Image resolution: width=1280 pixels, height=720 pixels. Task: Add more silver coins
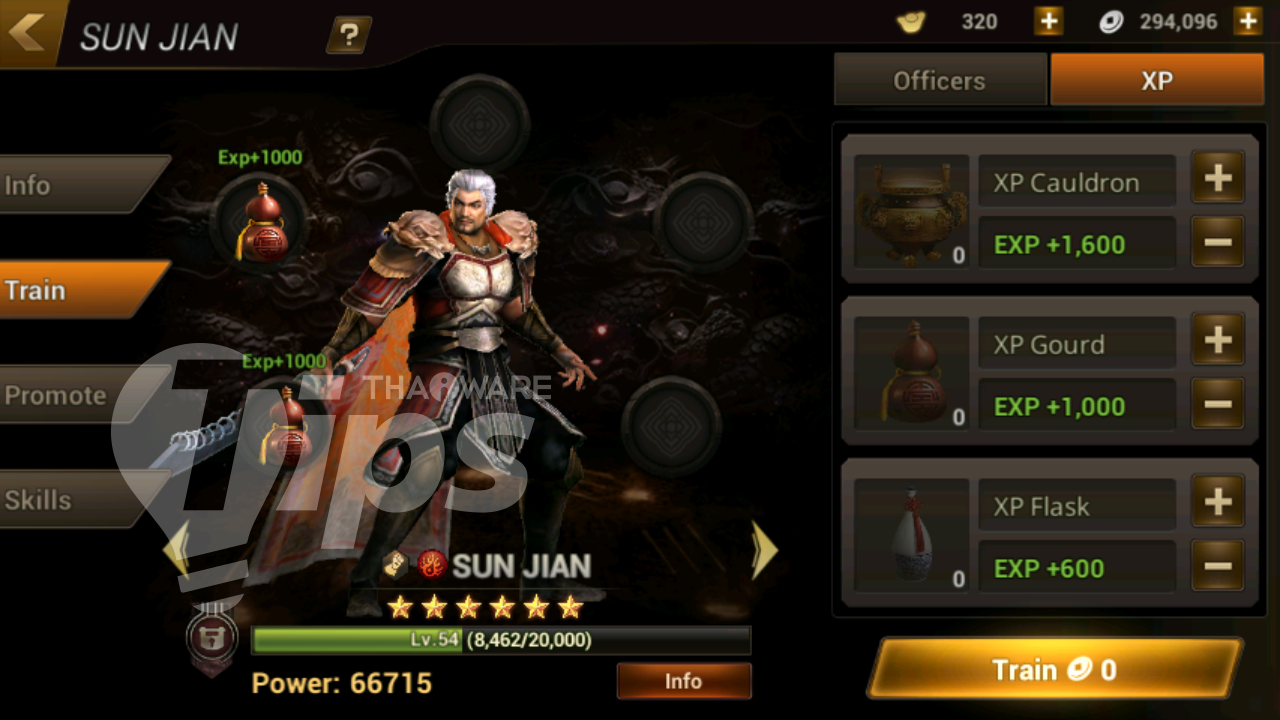[x=1247, y=21]
